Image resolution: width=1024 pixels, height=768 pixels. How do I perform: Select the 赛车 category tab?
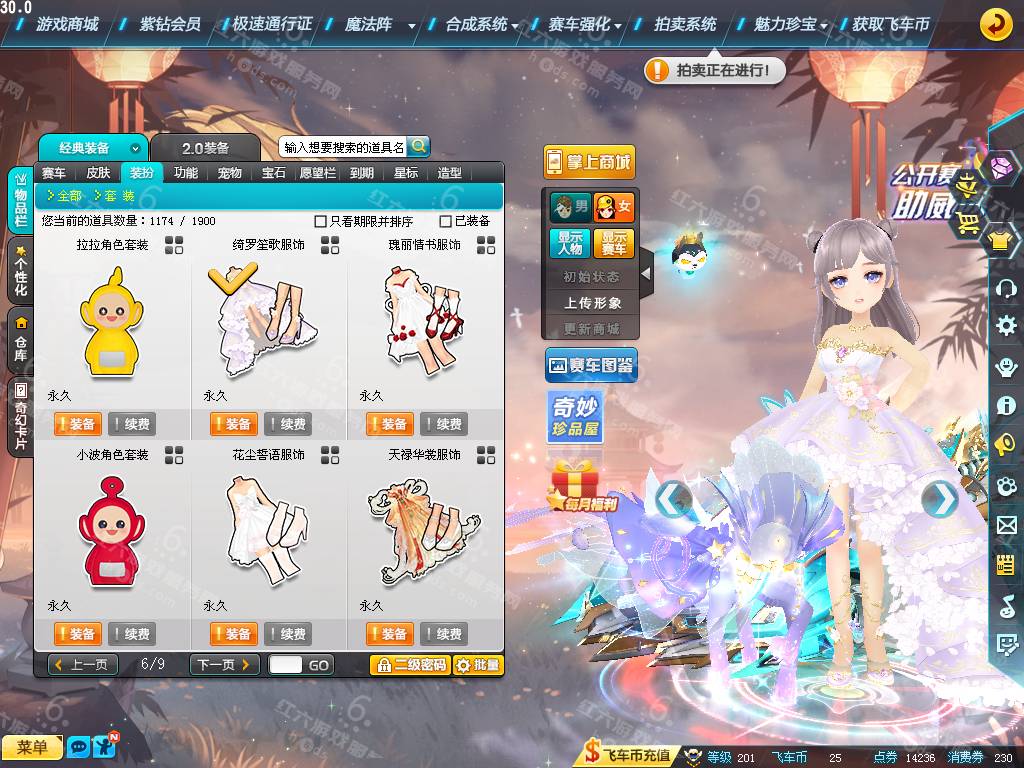pyautogui.click(x=54, y=173)
